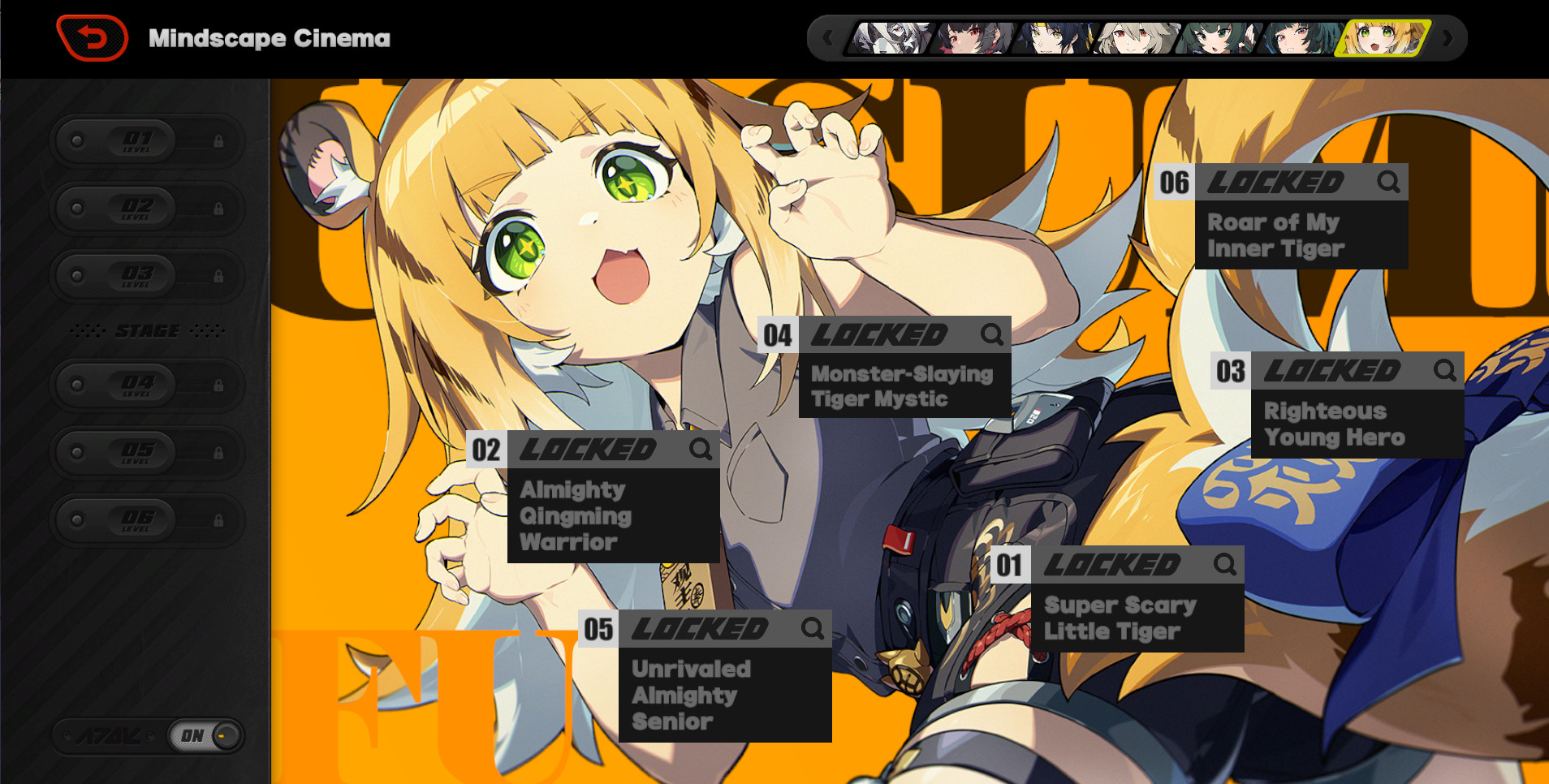Select the highlighted blonde tiger-girl portrait

(x=1381, y=38)
